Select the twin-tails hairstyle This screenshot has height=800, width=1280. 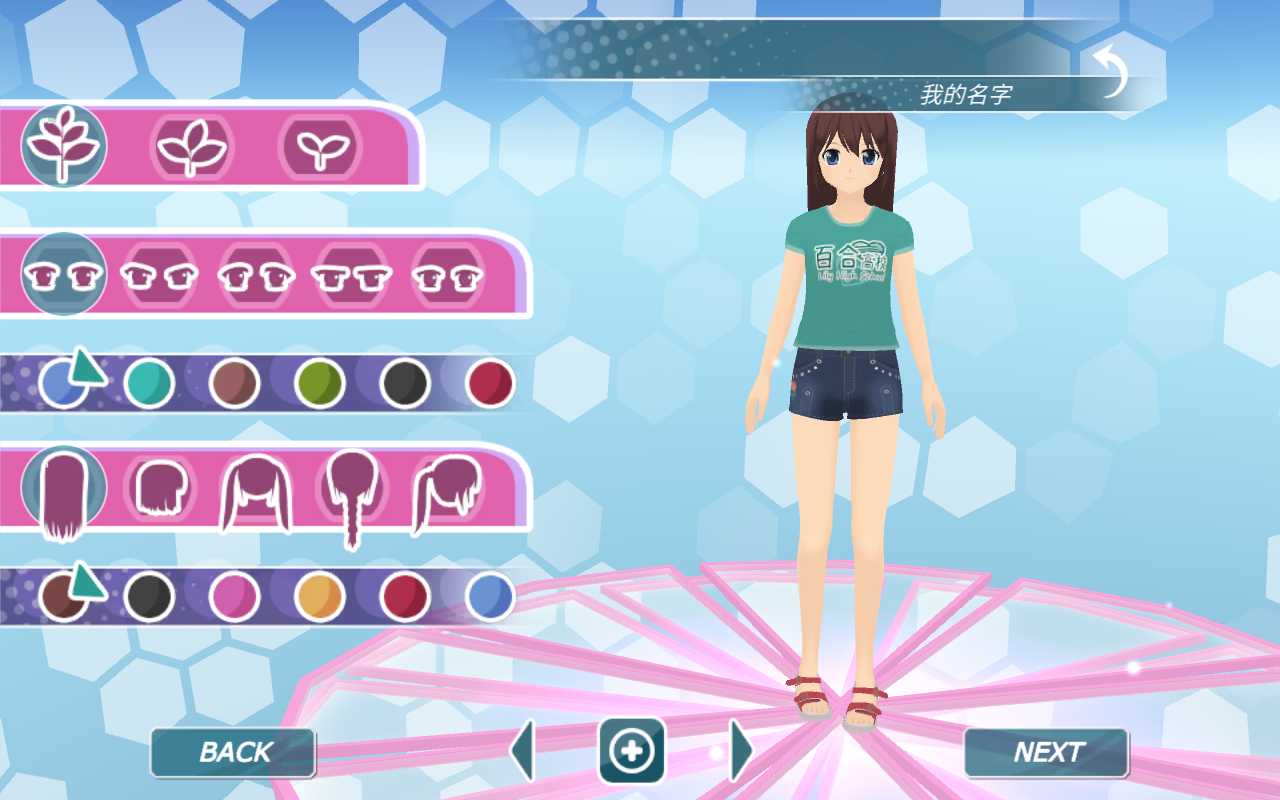tap(255, 490)
